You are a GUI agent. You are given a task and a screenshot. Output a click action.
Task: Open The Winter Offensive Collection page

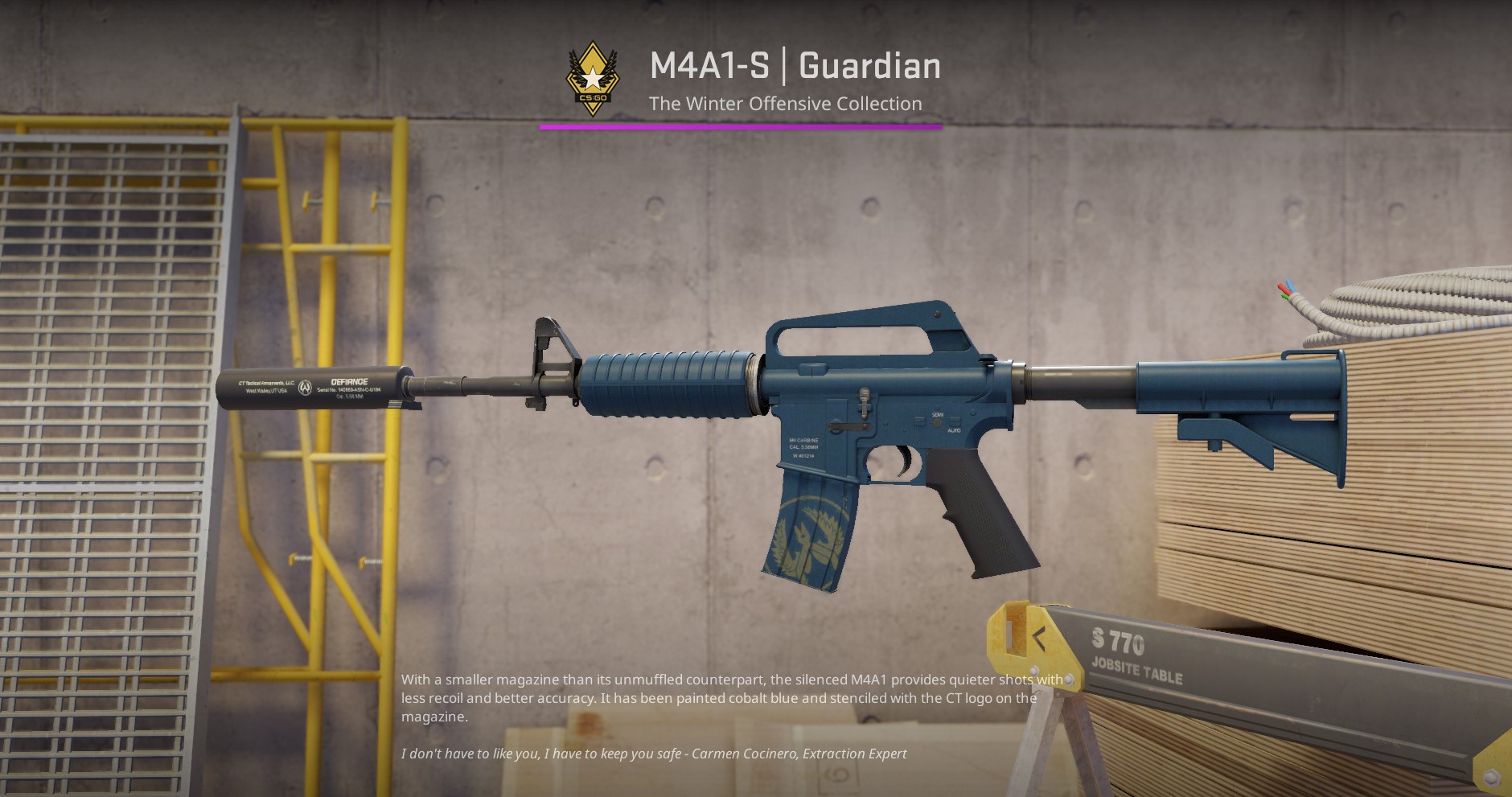pyautogui.click(x=786, y=103)
